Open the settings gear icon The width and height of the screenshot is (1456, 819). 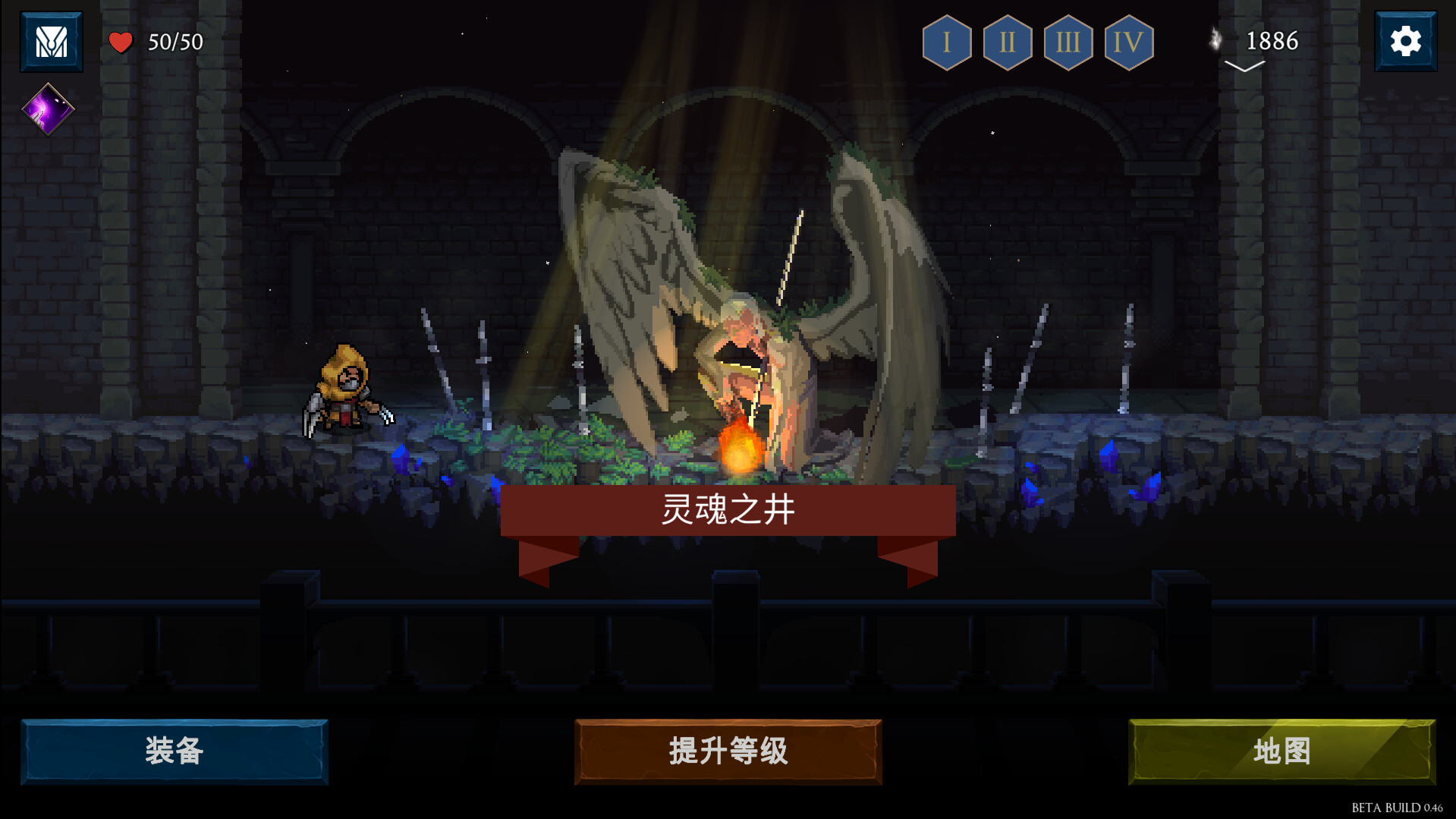click(x=1407, y=41)
